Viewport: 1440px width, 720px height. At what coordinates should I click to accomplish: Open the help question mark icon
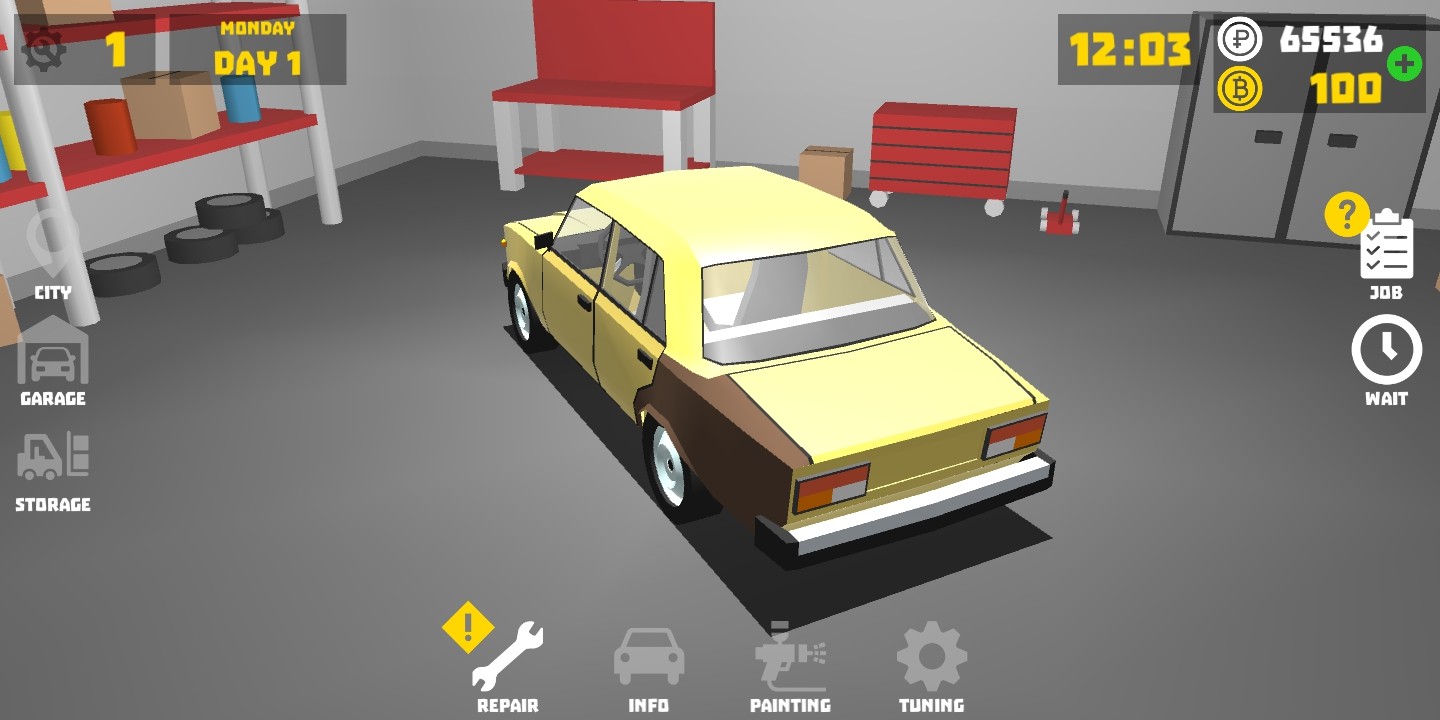click(1345, 213)
